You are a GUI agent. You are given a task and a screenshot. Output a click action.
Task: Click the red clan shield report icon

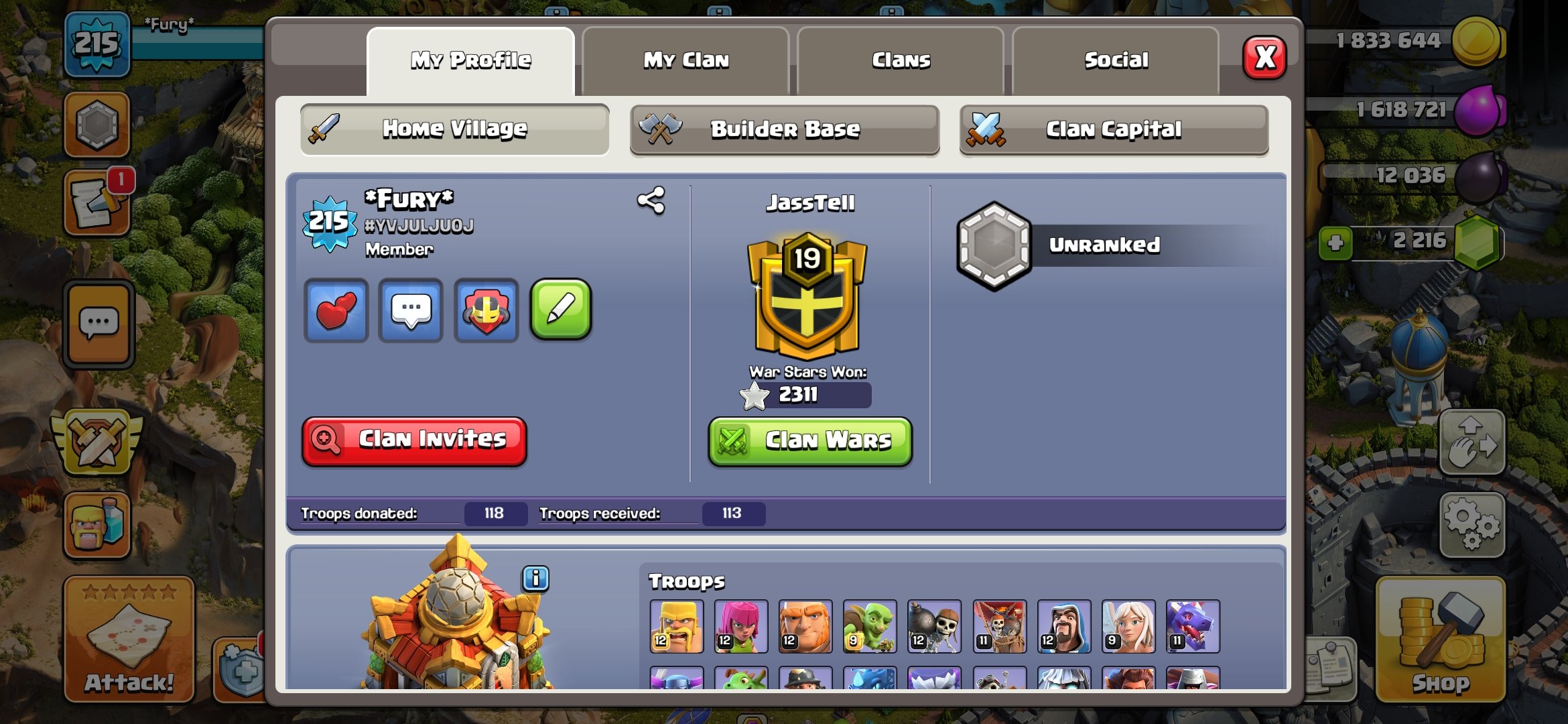(486, 309)
